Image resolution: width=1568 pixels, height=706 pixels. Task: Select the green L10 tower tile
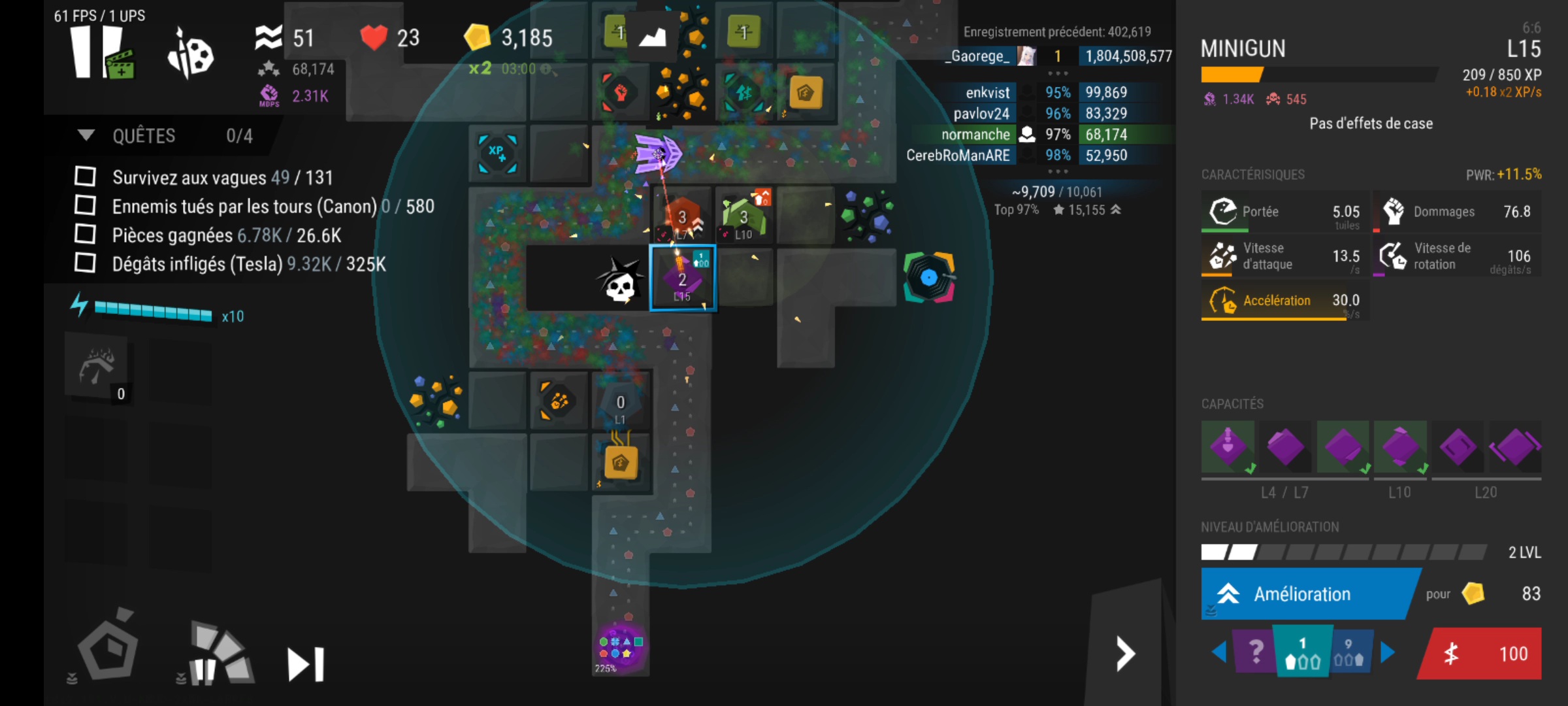coord(743,218)
